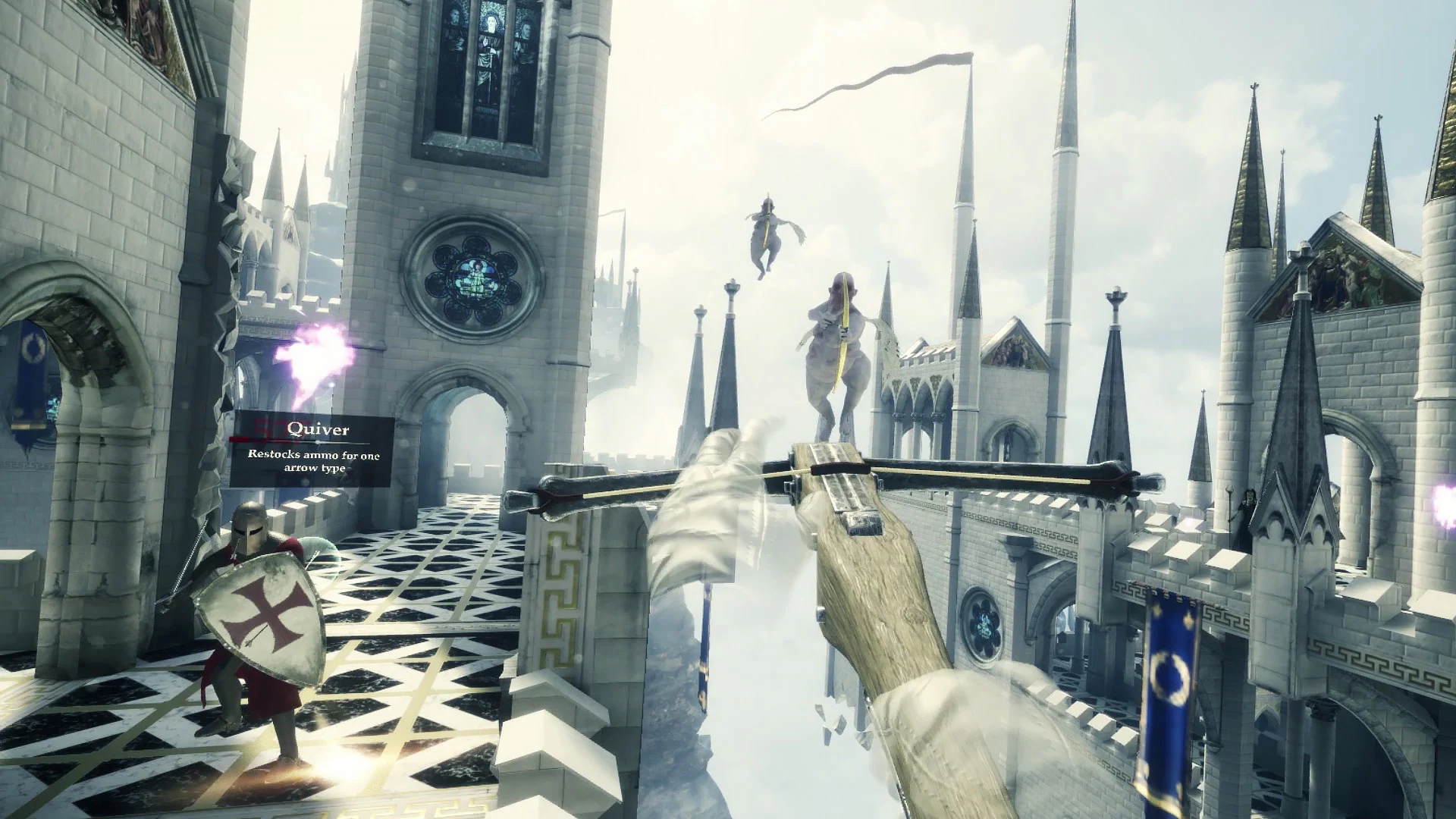Screen dimensions: 1456x819
Task: Click the knight's helmet
Action: [x=250, y=531]
